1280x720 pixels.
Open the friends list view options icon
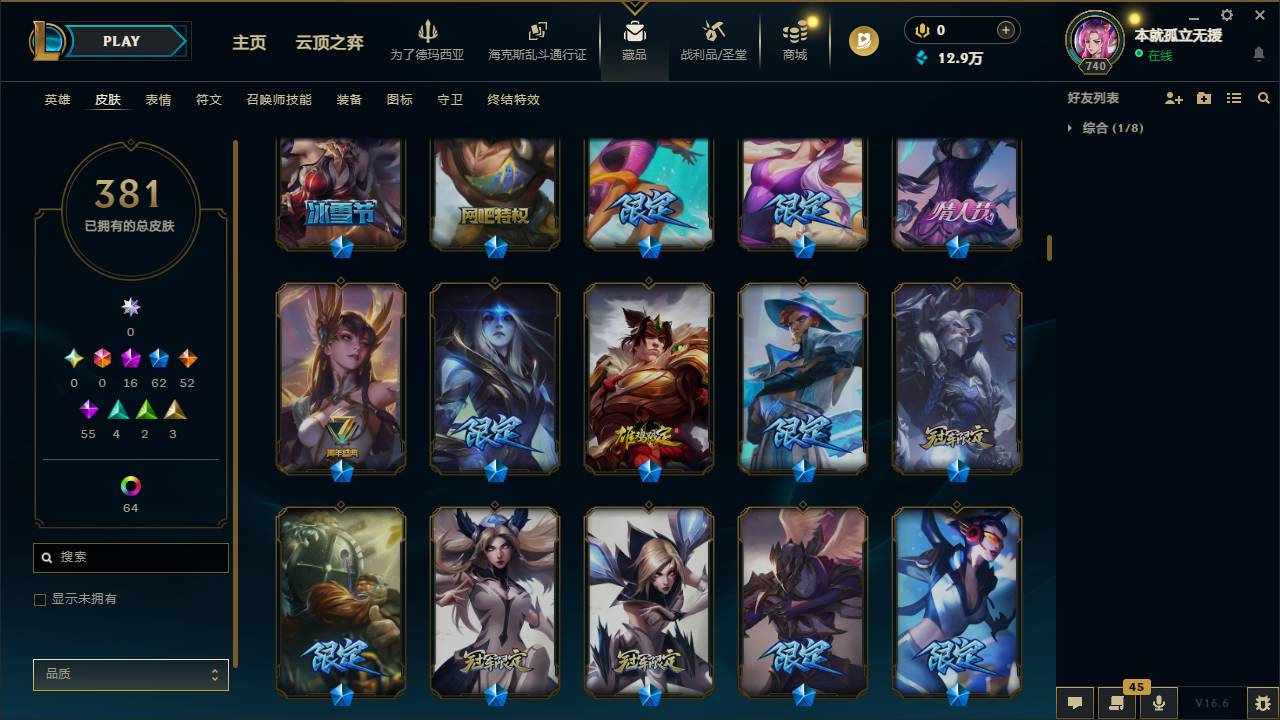(1233, 97)
